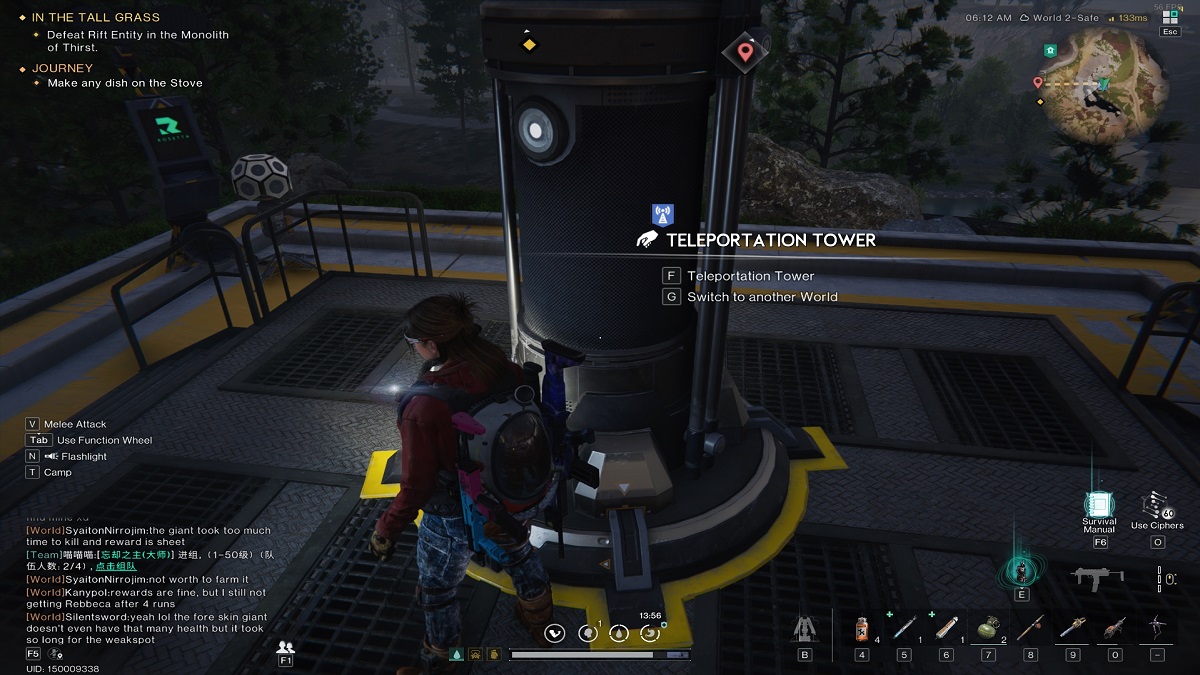Equip the crossbow in the last slot
The height and width of the screenshot is (675, 1200).
1157,629
